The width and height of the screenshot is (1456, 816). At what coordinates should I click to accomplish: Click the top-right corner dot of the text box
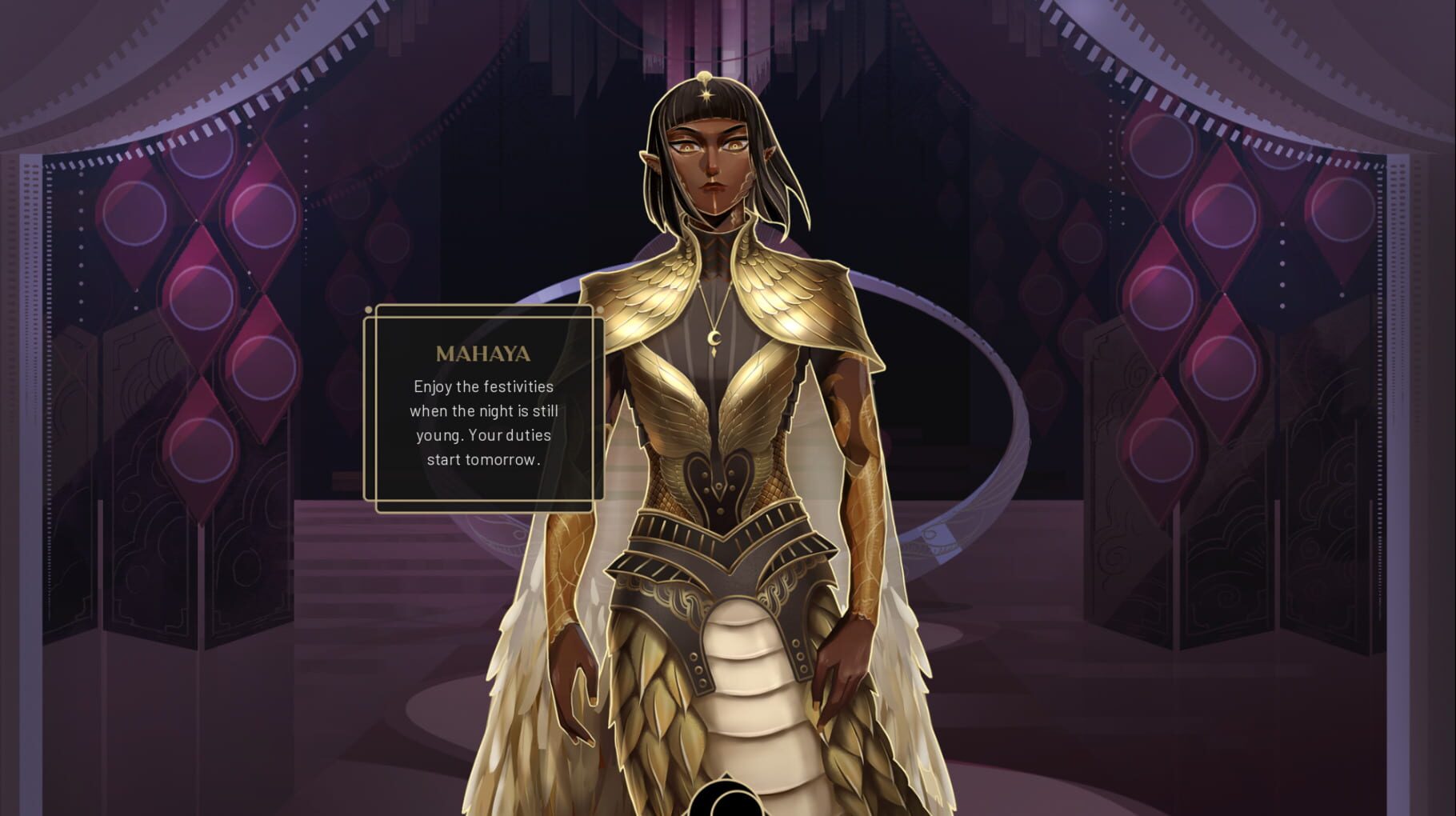pyautogui.click(x=601, y=308)
